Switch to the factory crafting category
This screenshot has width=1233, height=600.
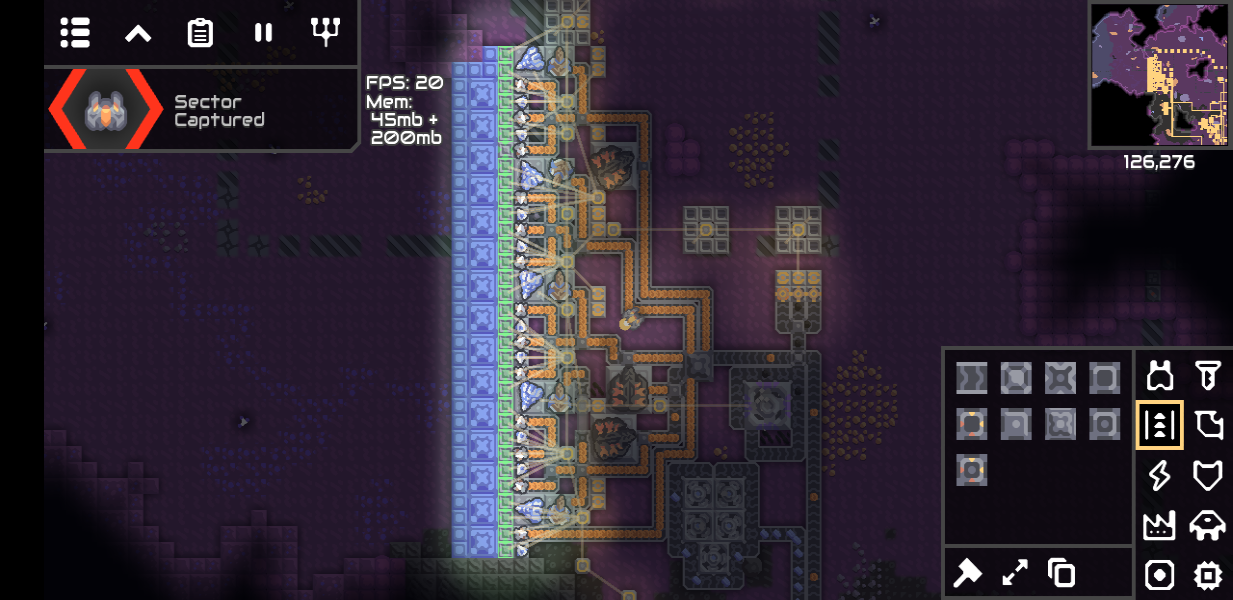click(1160, 525)
